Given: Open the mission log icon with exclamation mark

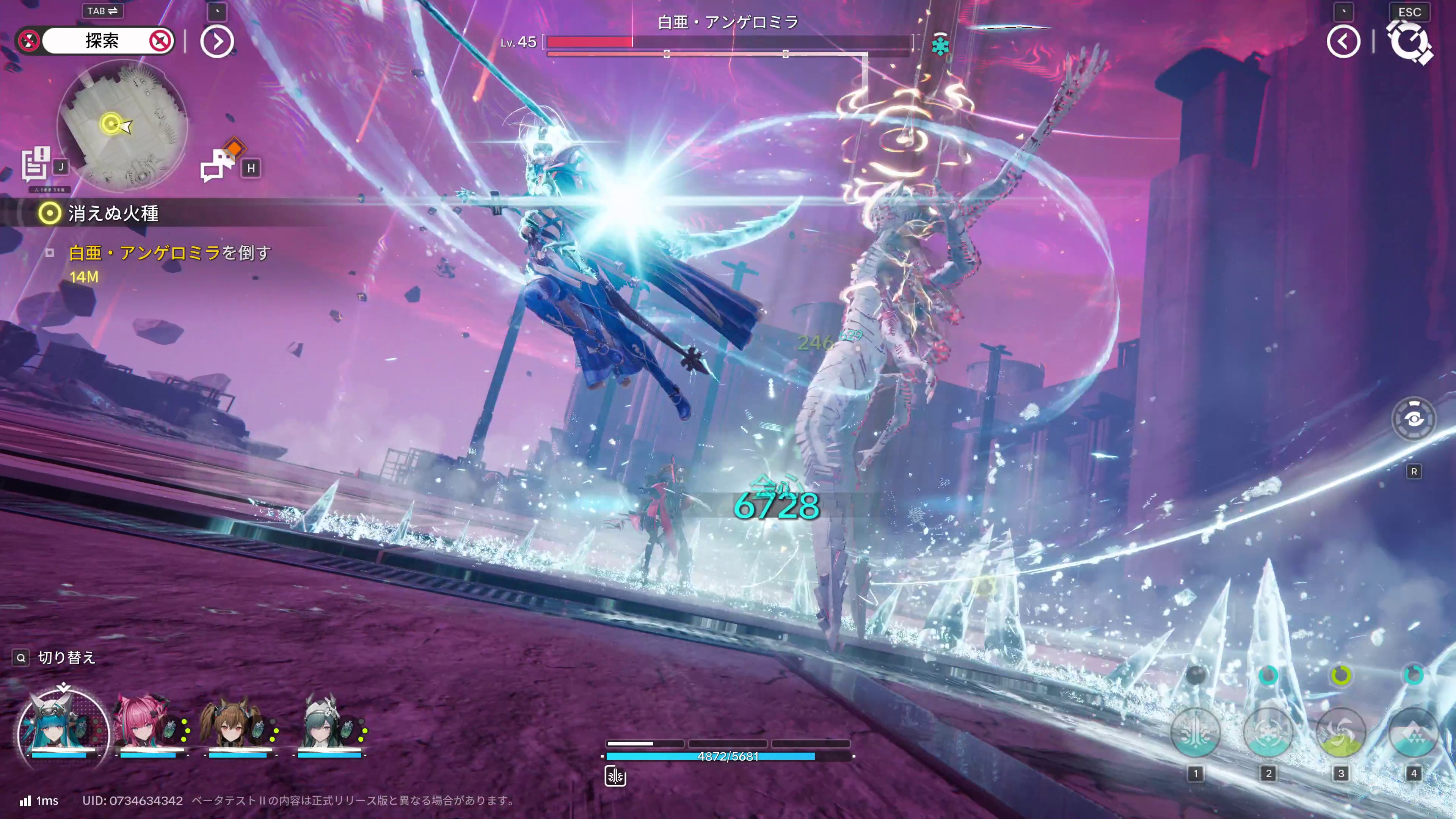Looking at the screenshot, I should pyautogui.click(x=36, y=164).
